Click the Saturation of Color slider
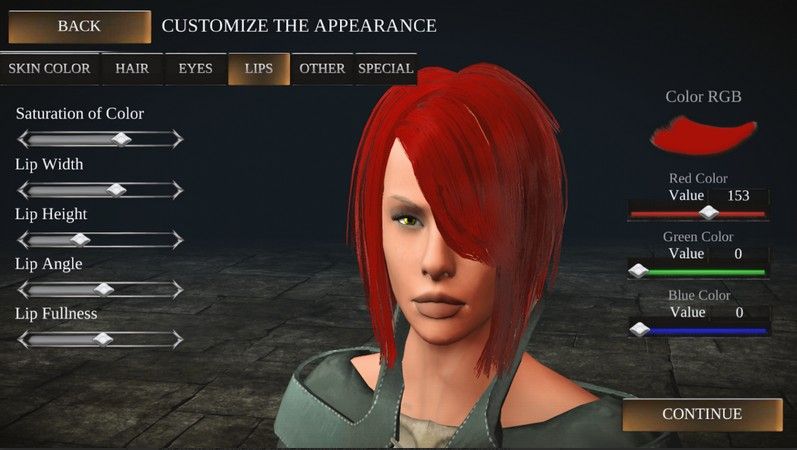 click(100, 139)
